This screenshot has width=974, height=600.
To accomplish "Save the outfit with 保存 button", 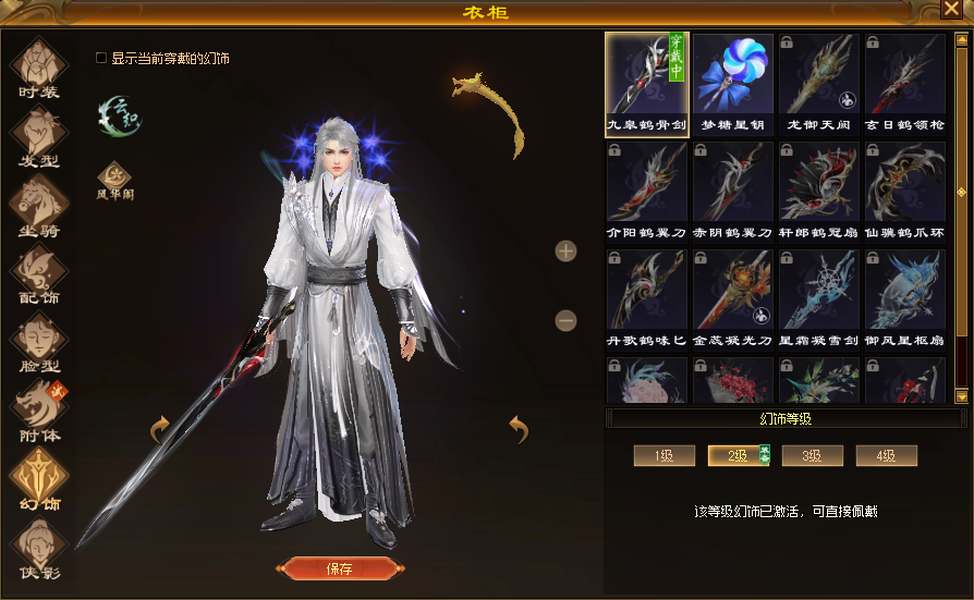I will (339, 569).
